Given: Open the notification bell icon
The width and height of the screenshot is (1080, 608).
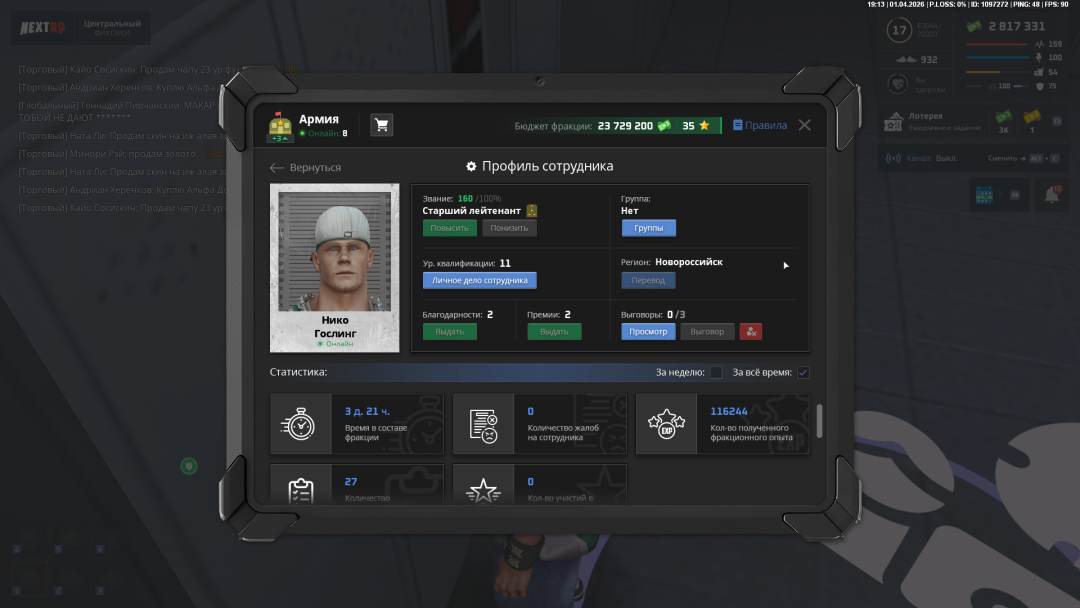Looking at the screenshot, I should (1051, 196).
